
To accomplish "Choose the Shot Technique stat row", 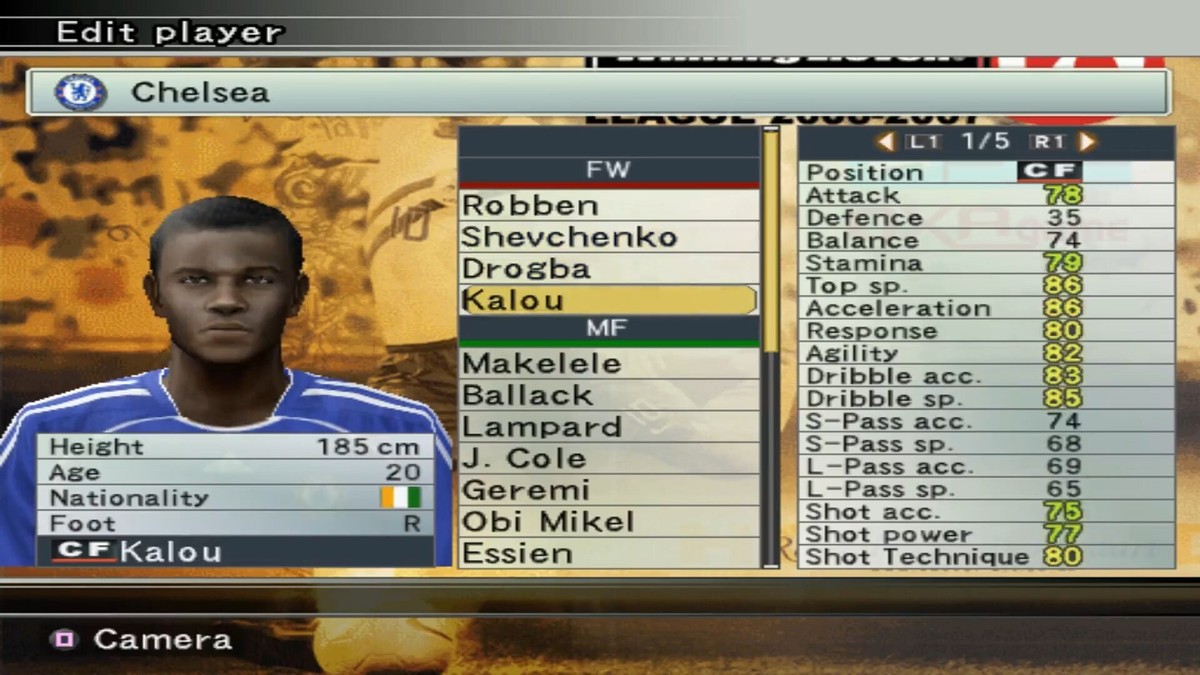I will click(985, 557).
